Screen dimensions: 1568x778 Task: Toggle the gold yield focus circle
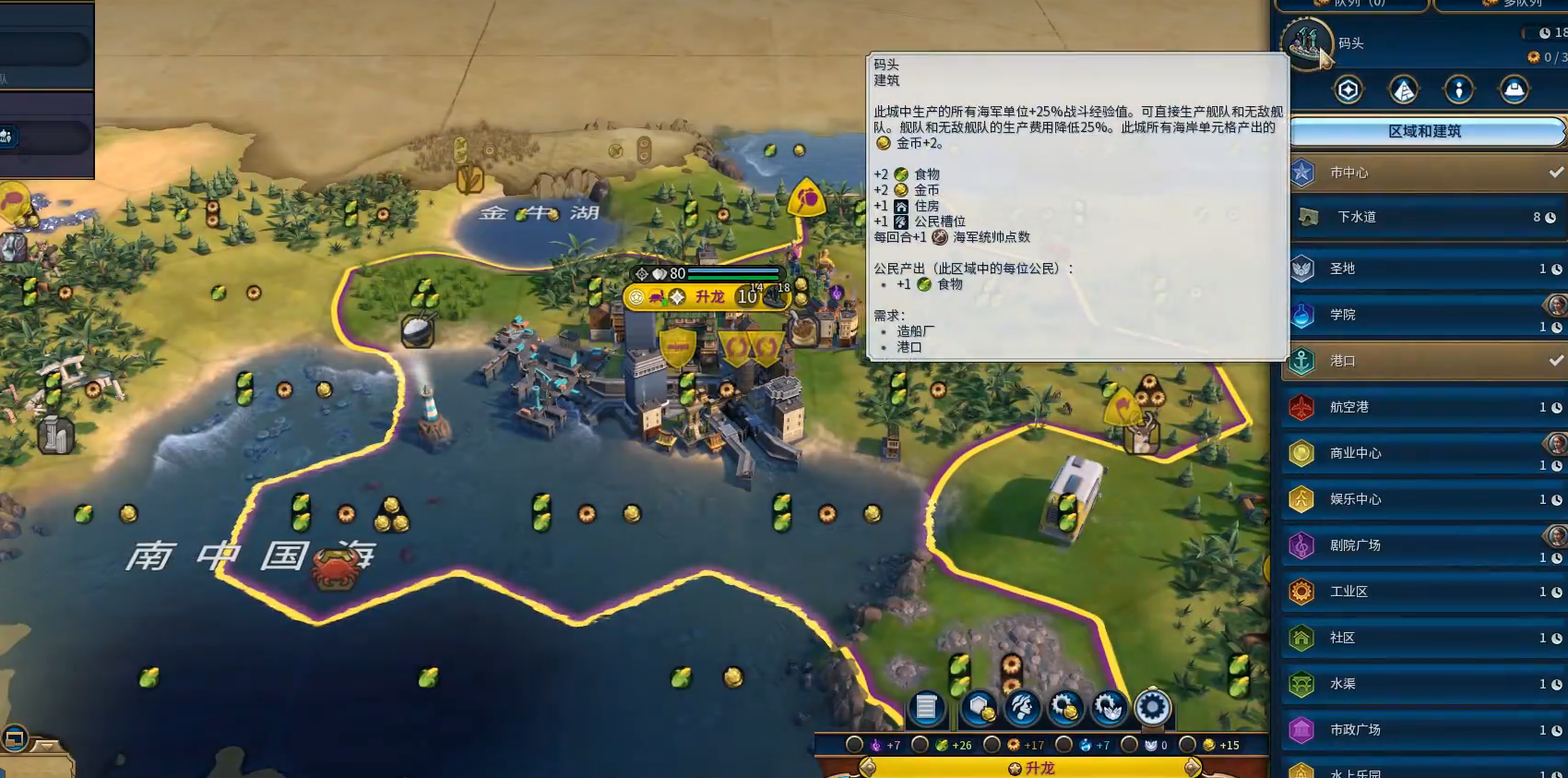(x=1189, y=745)
